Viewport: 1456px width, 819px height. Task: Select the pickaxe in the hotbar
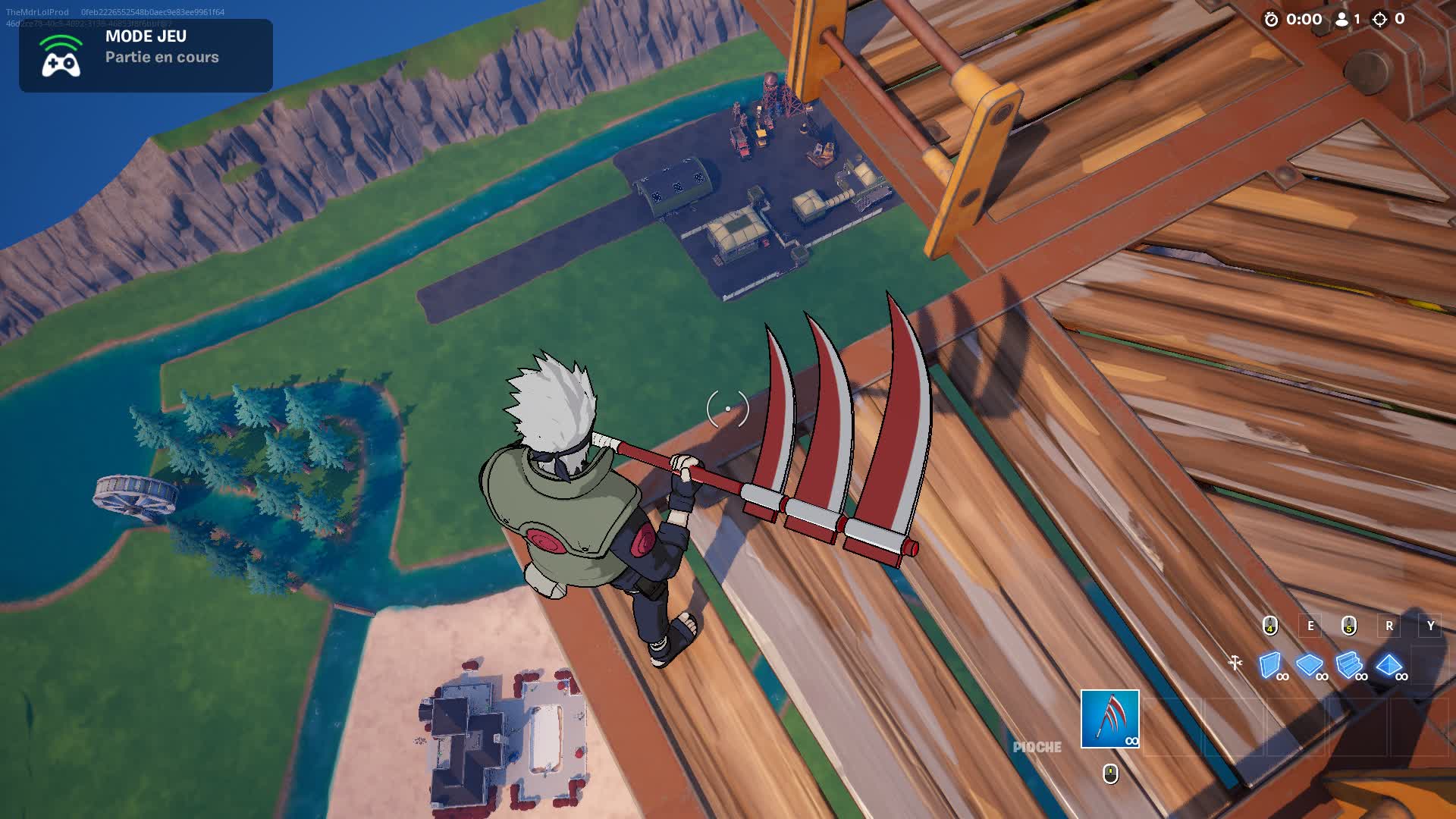tap(1110, 718)
